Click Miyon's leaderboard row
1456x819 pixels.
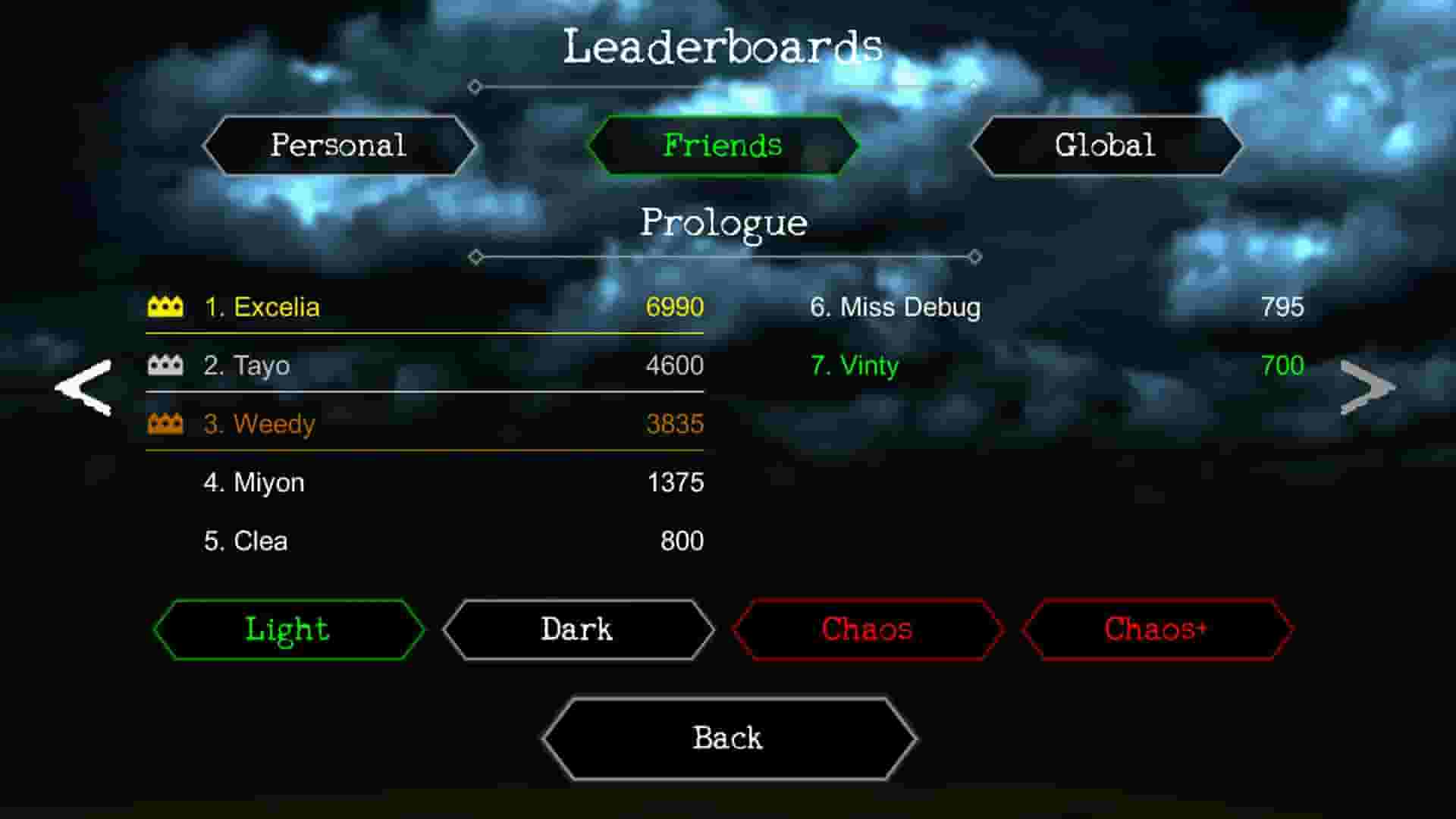tap(425, 482)
